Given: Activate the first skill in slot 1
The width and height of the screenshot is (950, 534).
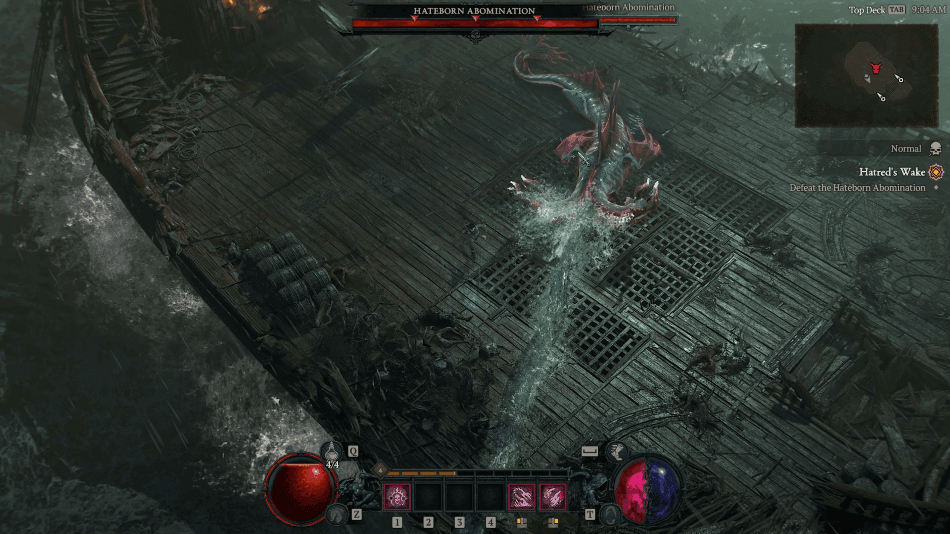Looking at the screenshot, I should (397, 496).
